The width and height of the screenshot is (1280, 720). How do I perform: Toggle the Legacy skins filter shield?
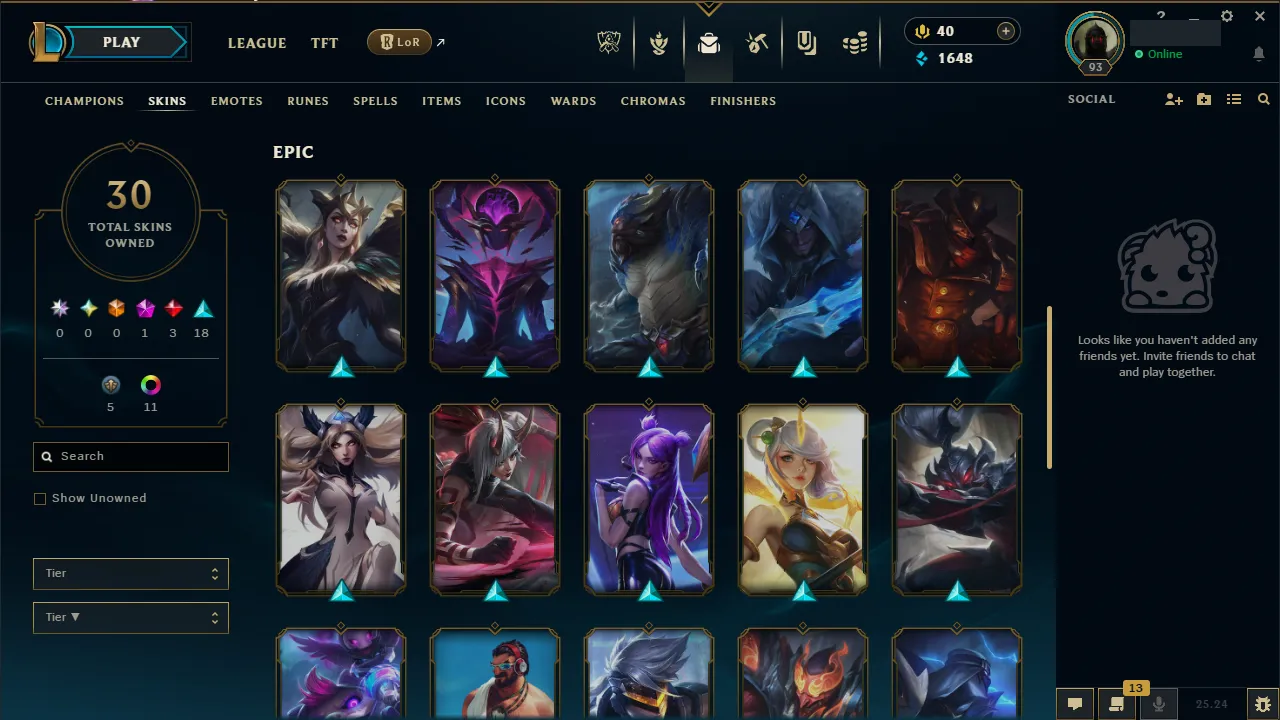coord(111,385)
